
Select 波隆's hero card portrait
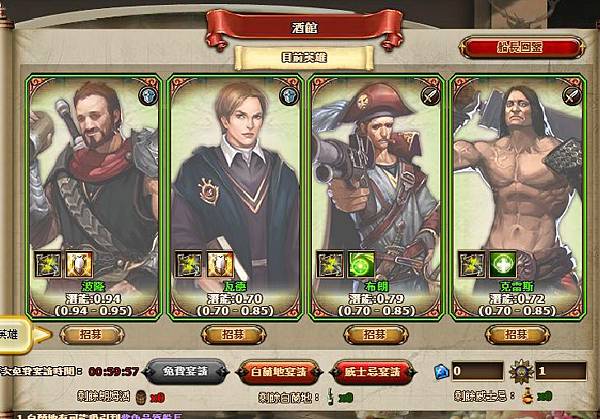tap(90, 170)
